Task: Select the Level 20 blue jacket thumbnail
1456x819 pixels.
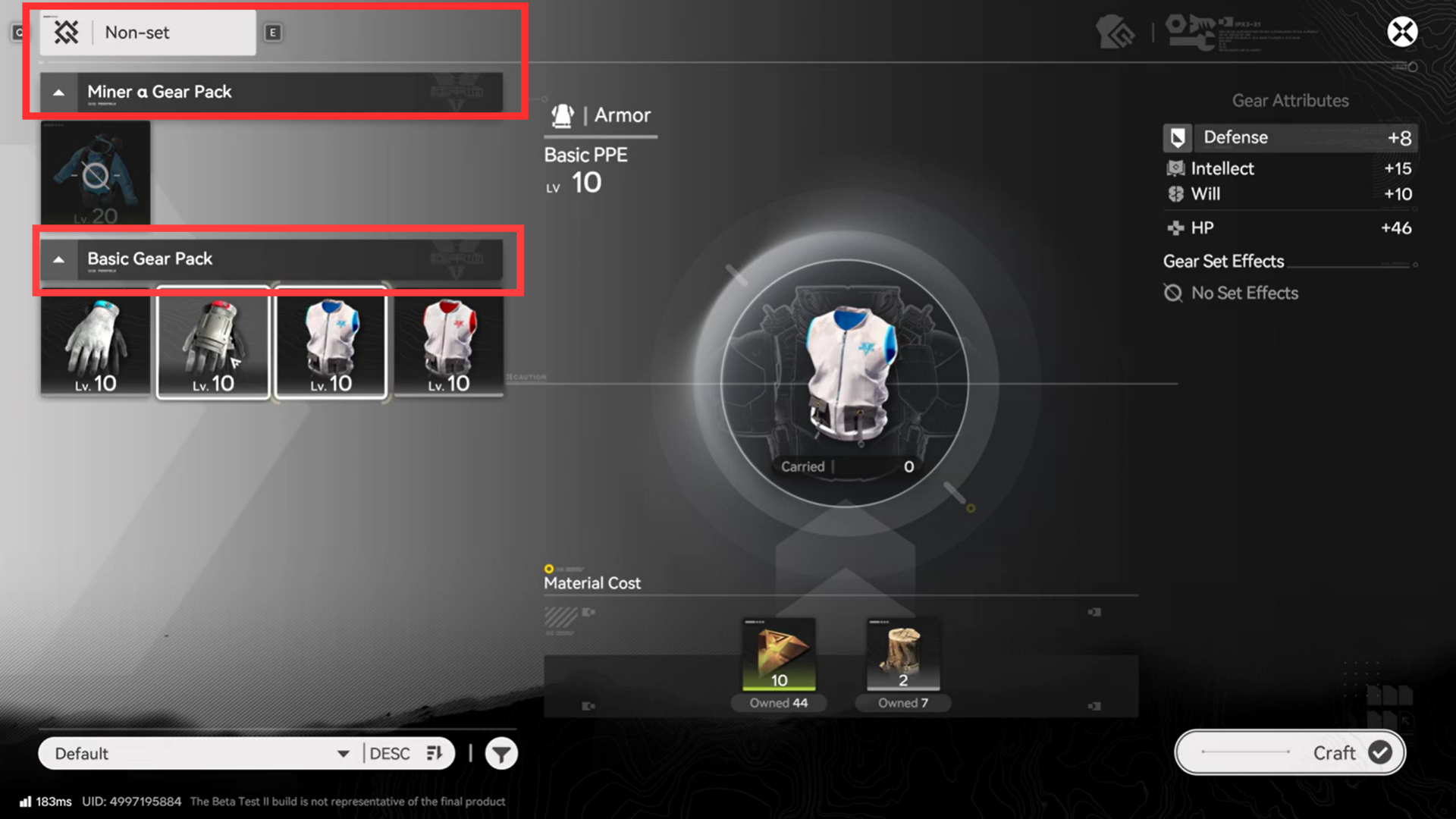Action: click(x=95, y=173)
